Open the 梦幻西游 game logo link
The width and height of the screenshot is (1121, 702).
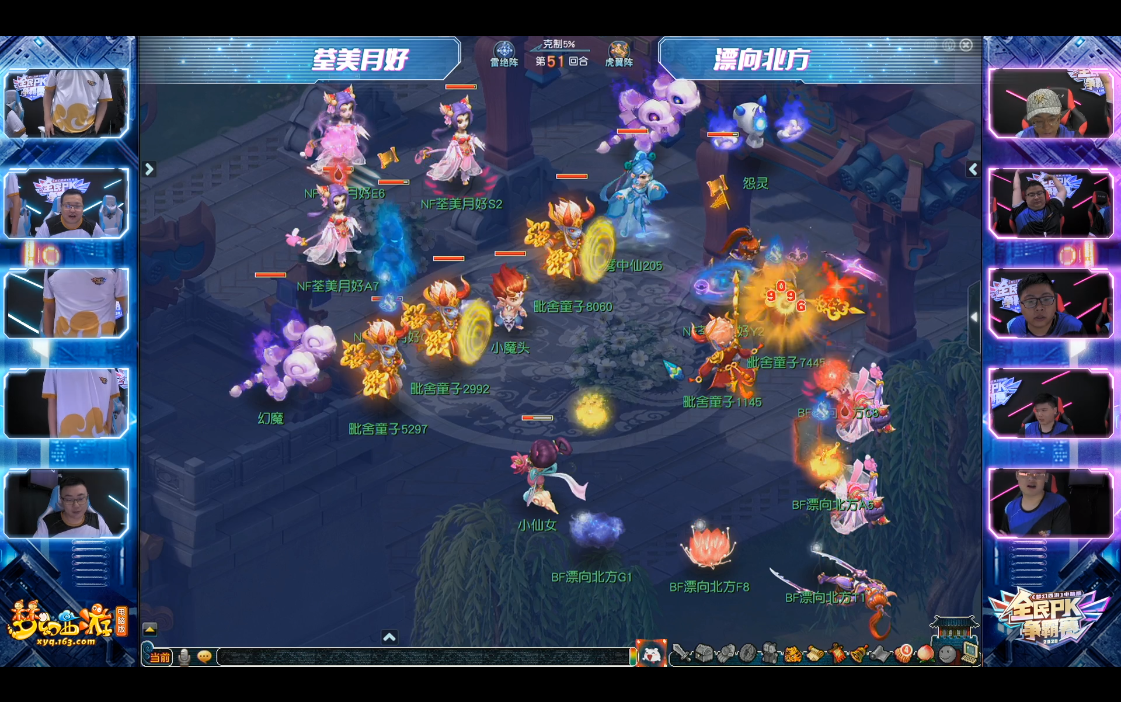pyautogui.click(x=62, y=622)
